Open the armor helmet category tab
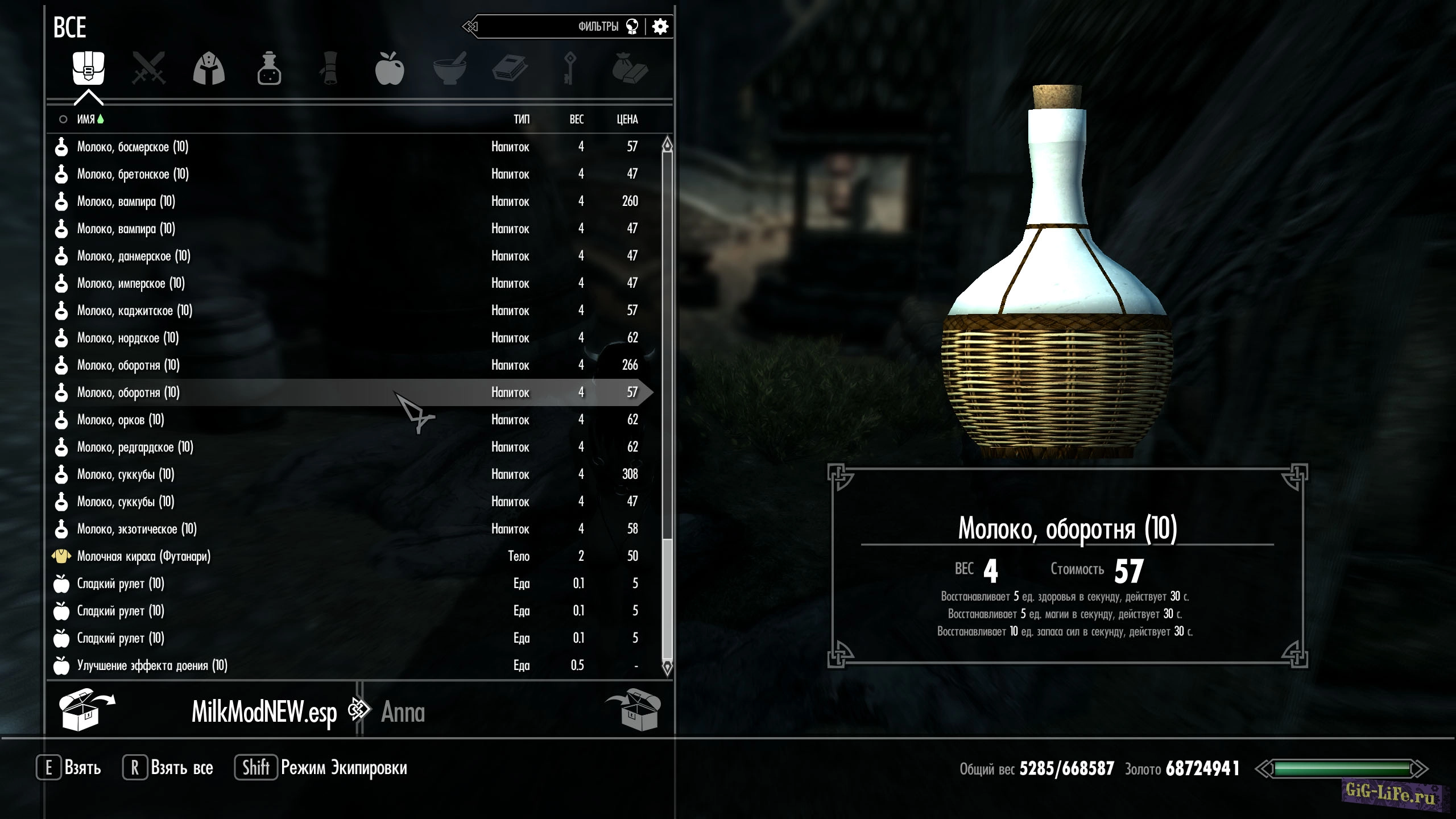 (209, 69)
